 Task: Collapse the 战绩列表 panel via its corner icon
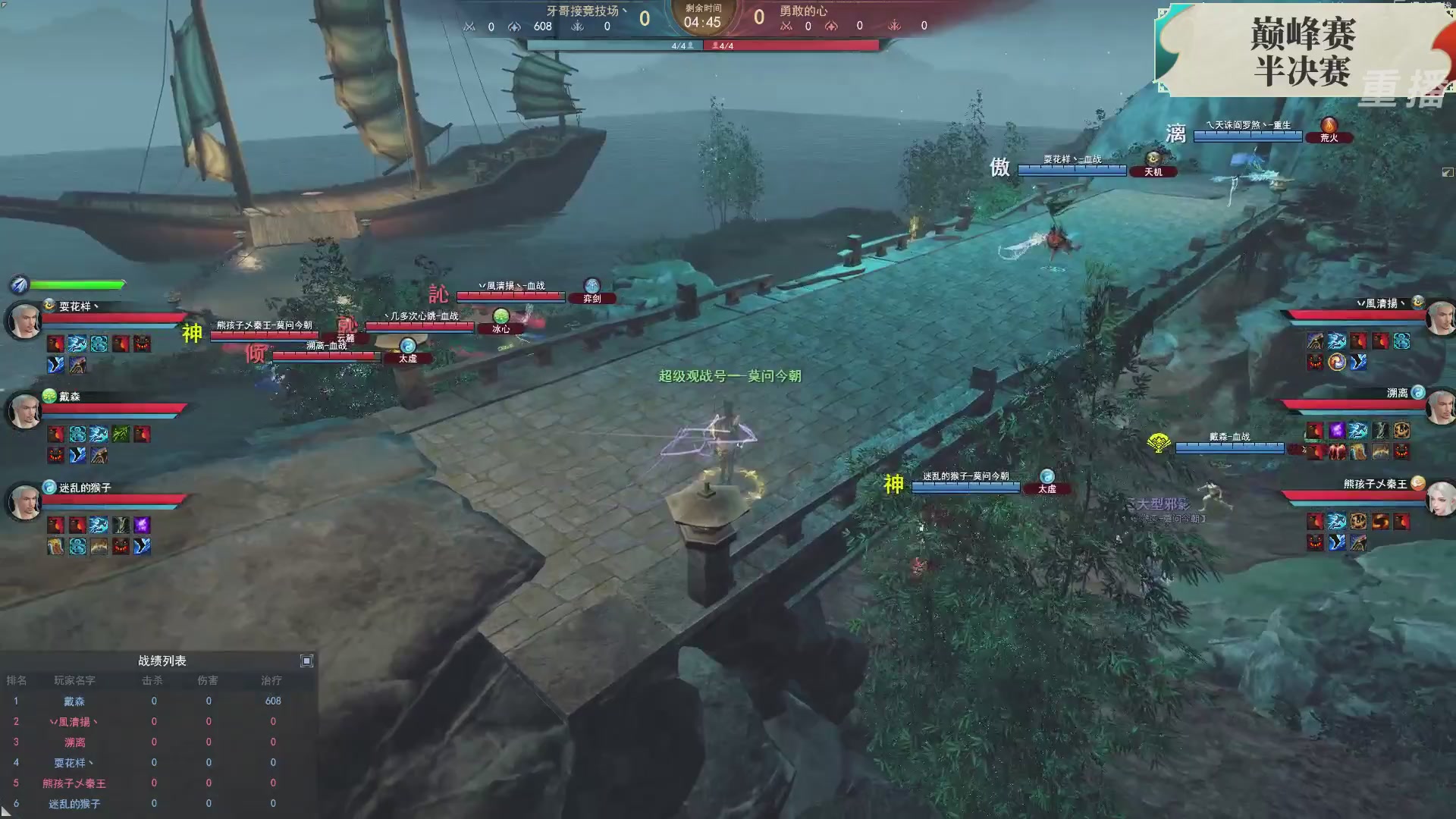click(307, 661)
